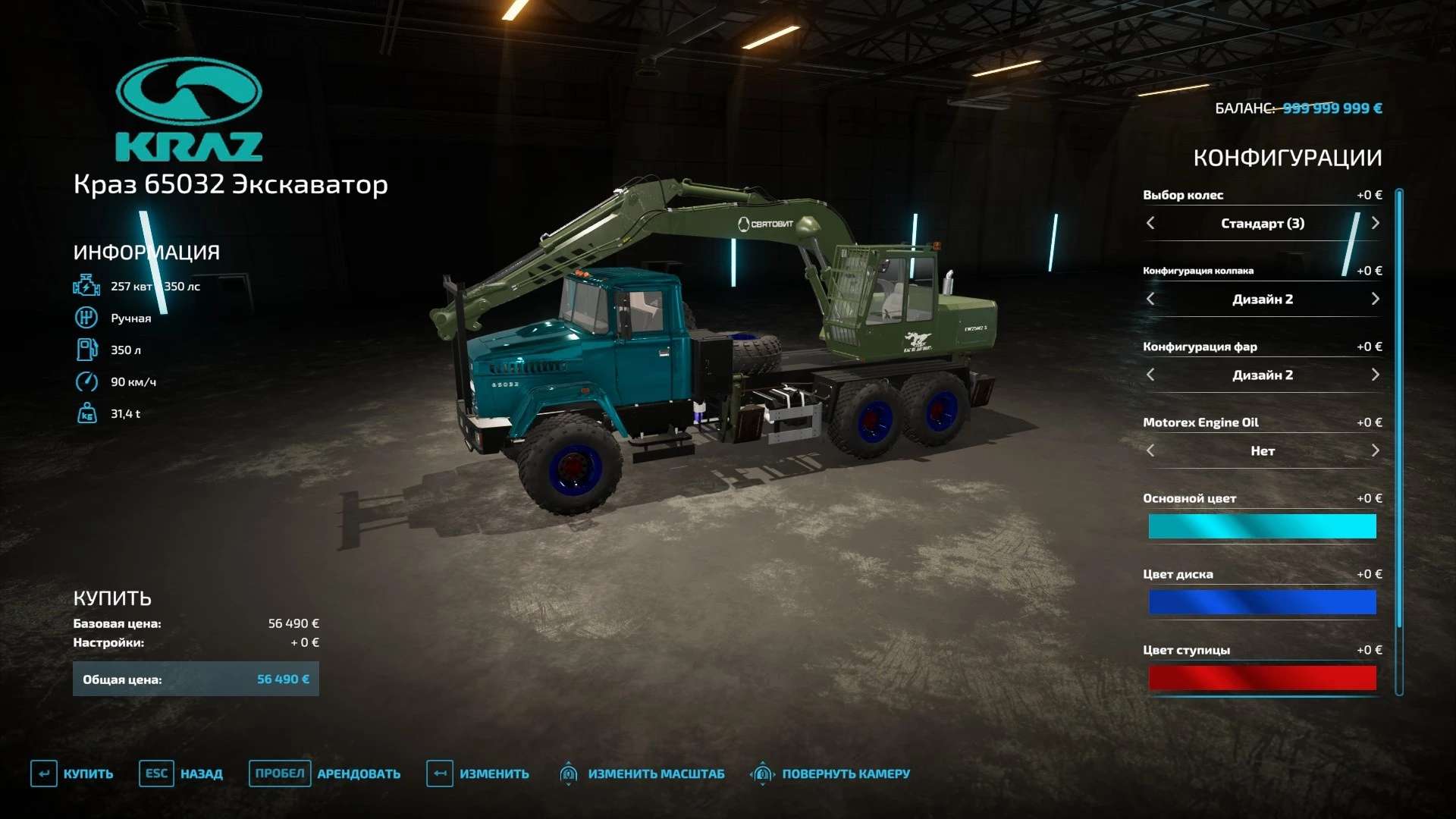Cycle Motorex Engine Oil option backward
Image resolution: width=1456 pixels, height=819 pixels.
tap(1150, 450)
